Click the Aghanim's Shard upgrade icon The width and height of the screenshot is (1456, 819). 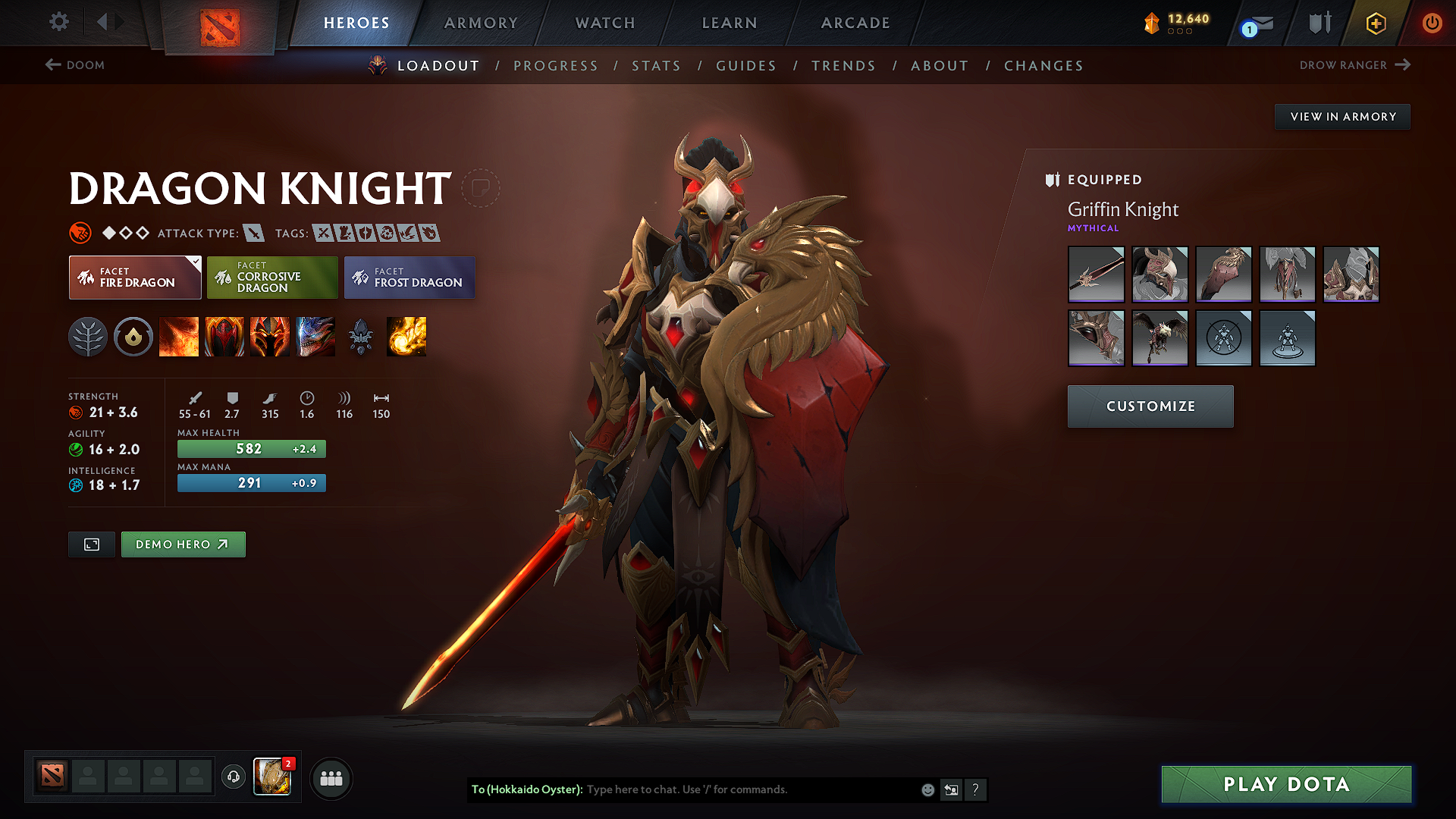[x=362, y=337]
